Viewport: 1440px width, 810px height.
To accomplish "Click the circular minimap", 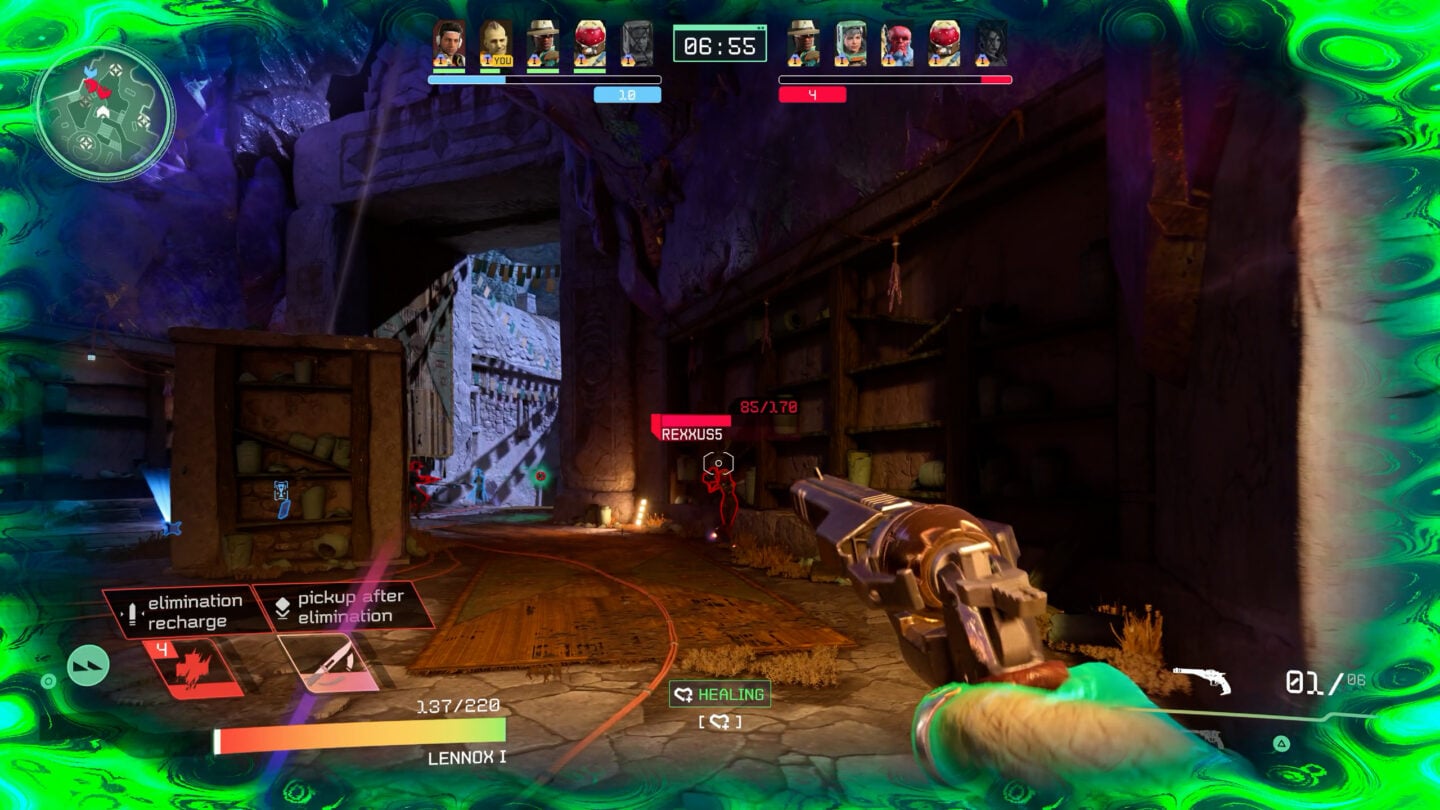I will pos(104,111).
